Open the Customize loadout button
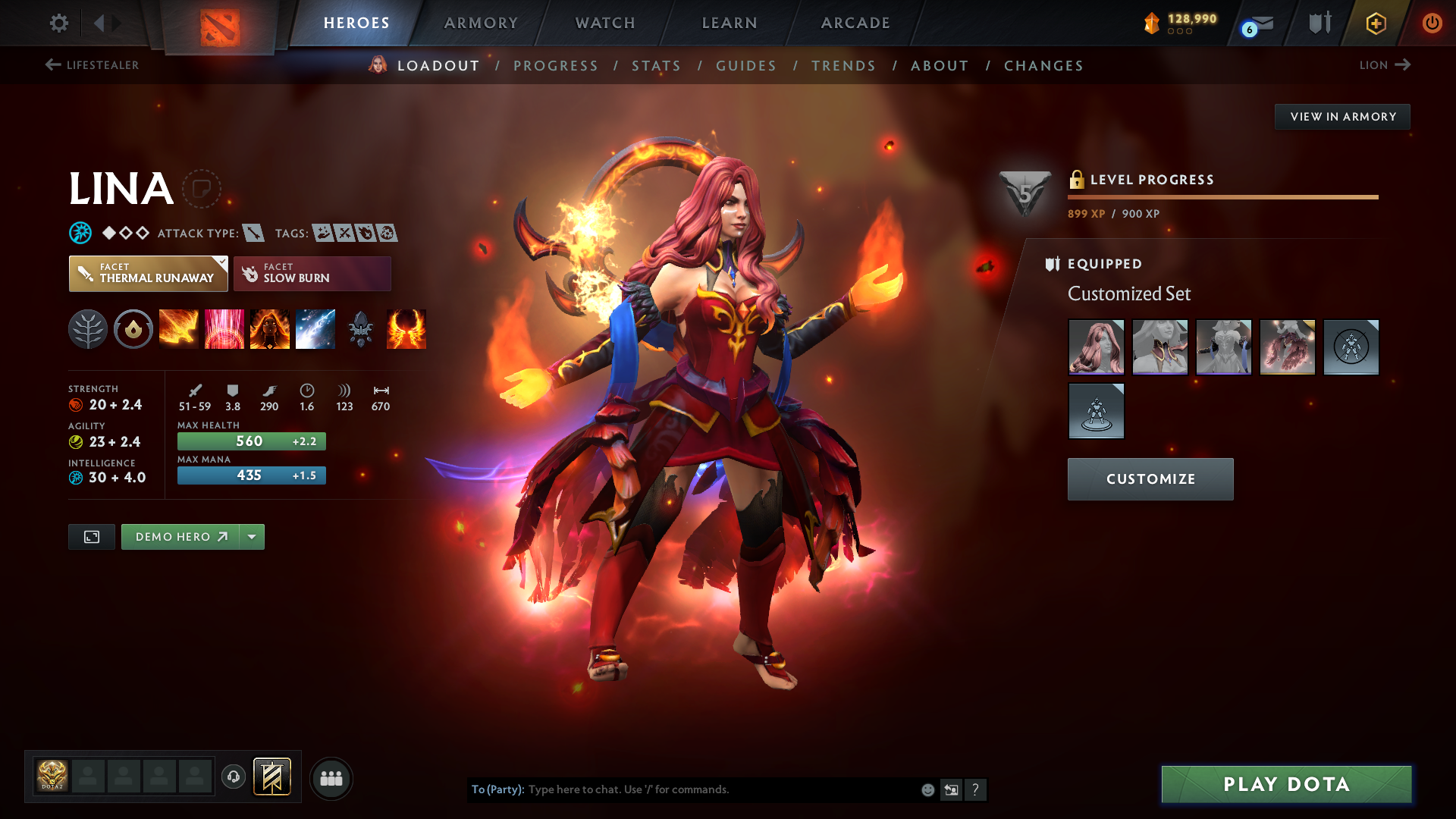The width and height of the screenshot is (1456, 819). point(1150,479)
